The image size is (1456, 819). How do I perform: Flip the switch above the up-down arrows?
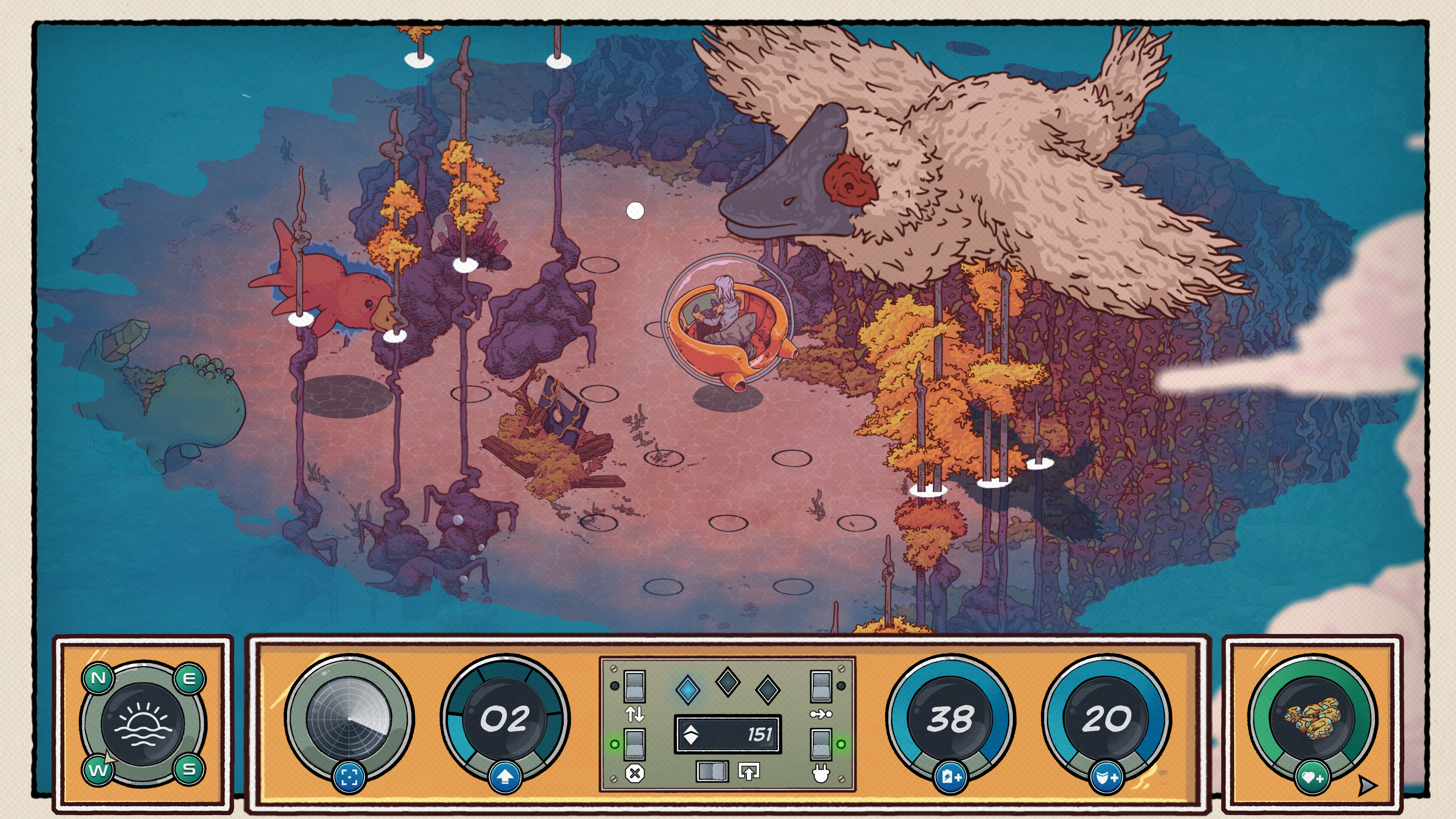tap(634, 686)
